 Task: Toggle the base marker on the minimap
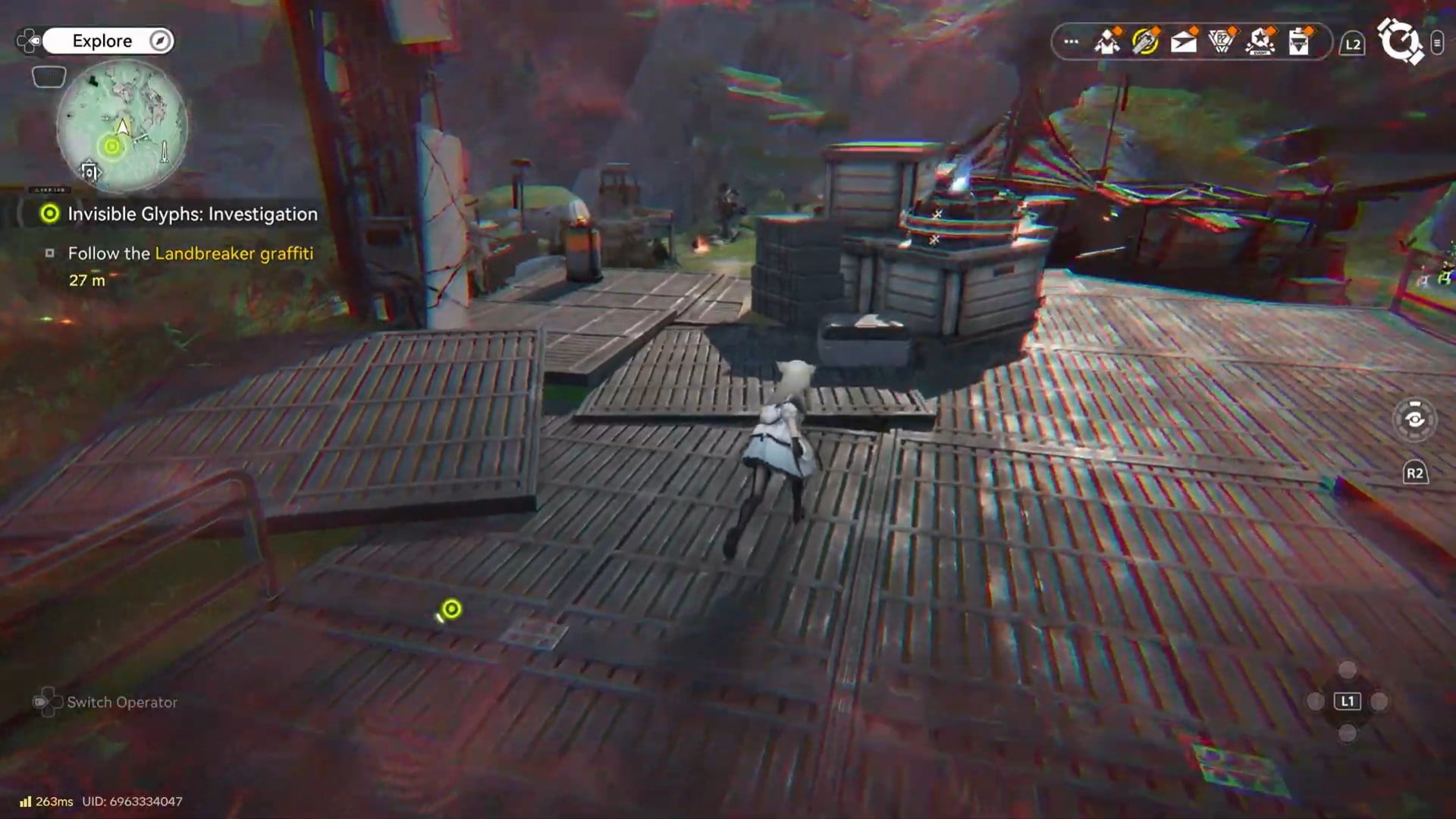89,171
